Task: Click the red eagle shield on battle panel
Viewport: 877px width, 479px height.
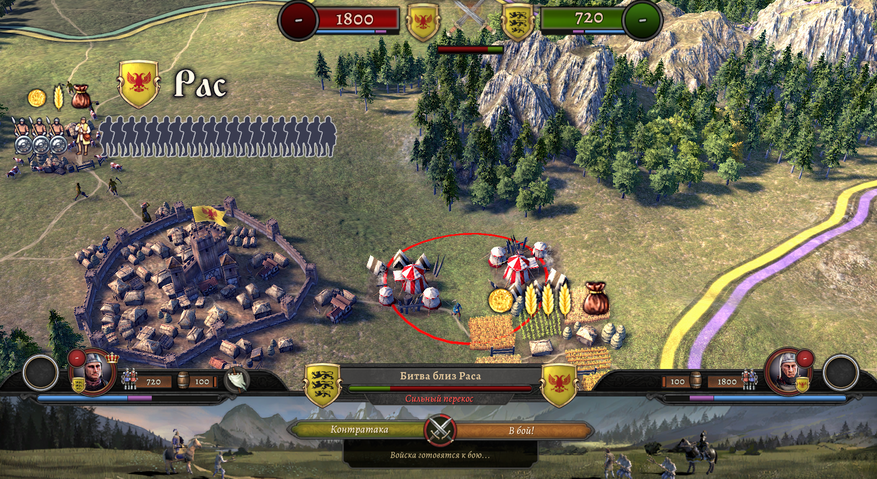Action: coord(559,385)
